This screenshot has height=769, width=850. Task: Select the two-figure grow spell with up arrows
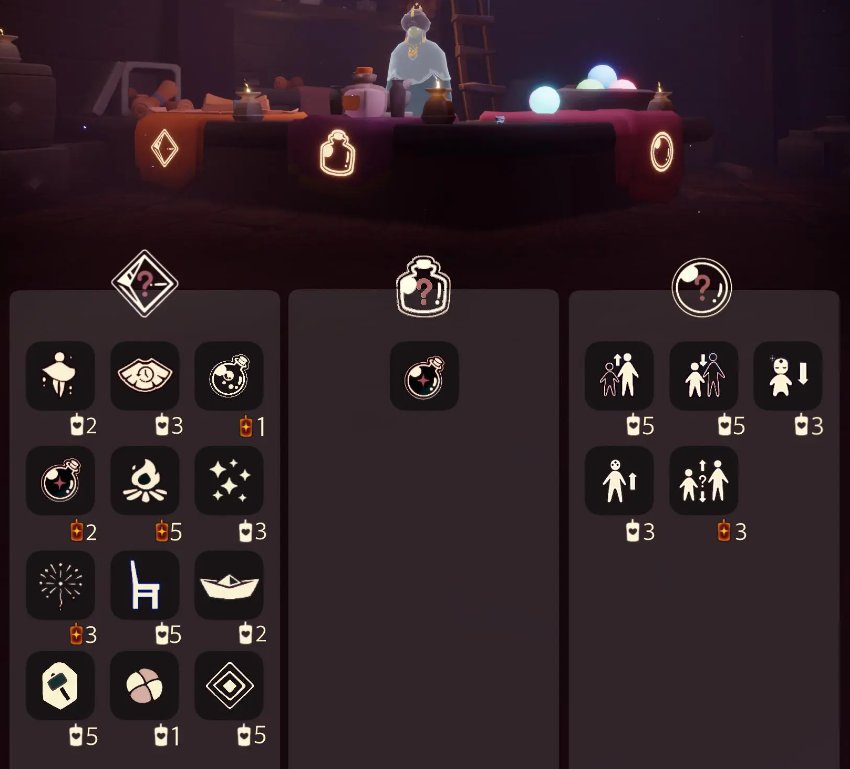click(x=619, y=376)
